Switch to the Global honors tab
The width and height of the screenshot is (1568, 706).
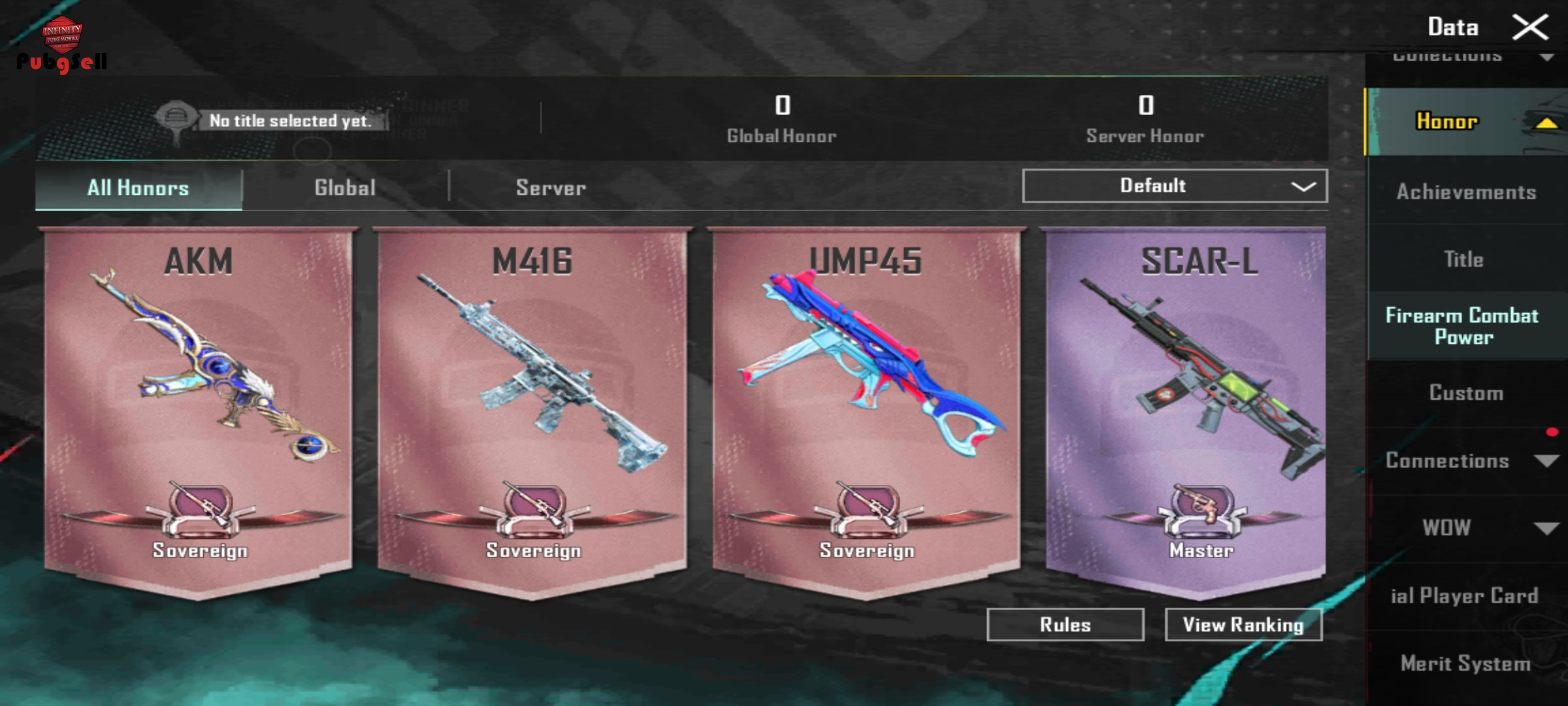coord(345,188)
